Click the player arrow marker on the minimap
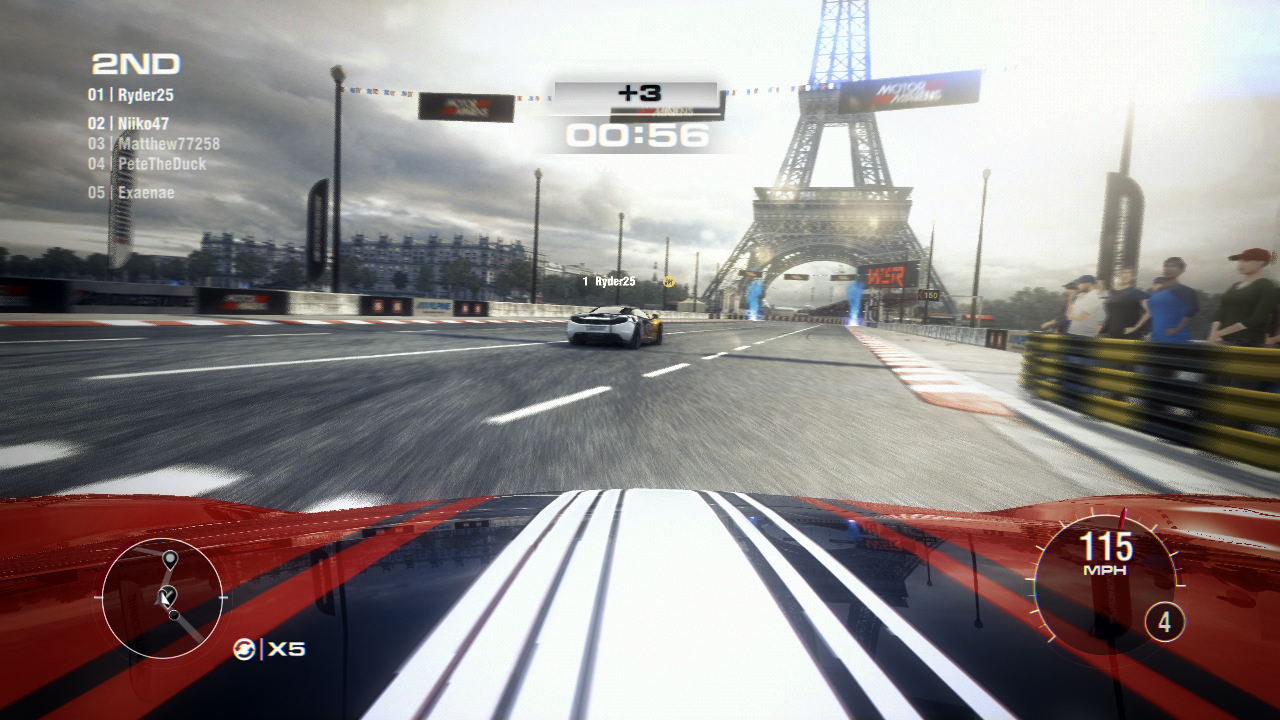Screen dimensions: 1280x720 coord(165,597)
